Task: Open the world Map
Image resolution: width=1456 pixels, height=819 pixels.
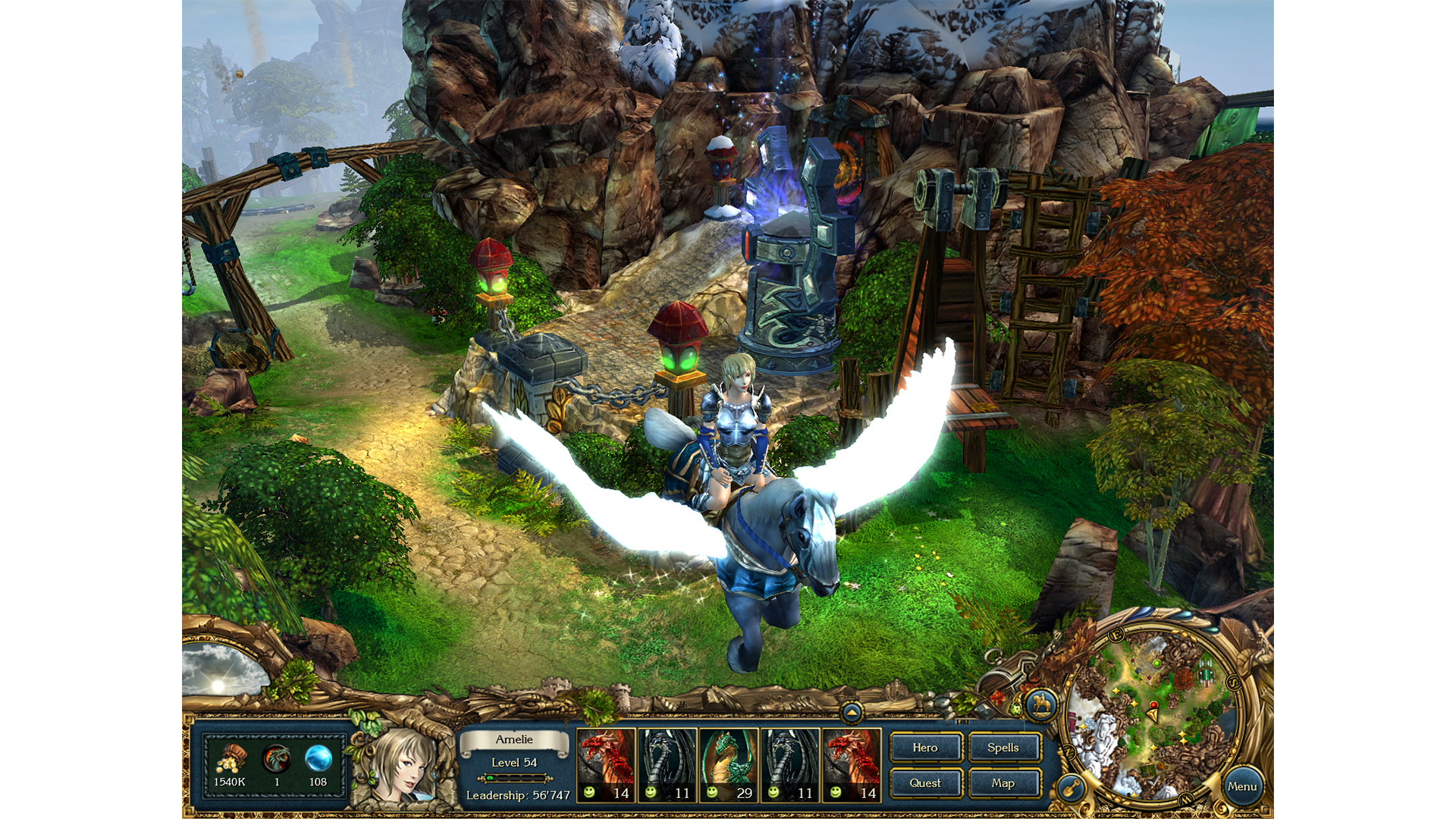Action: [1005, 783]
